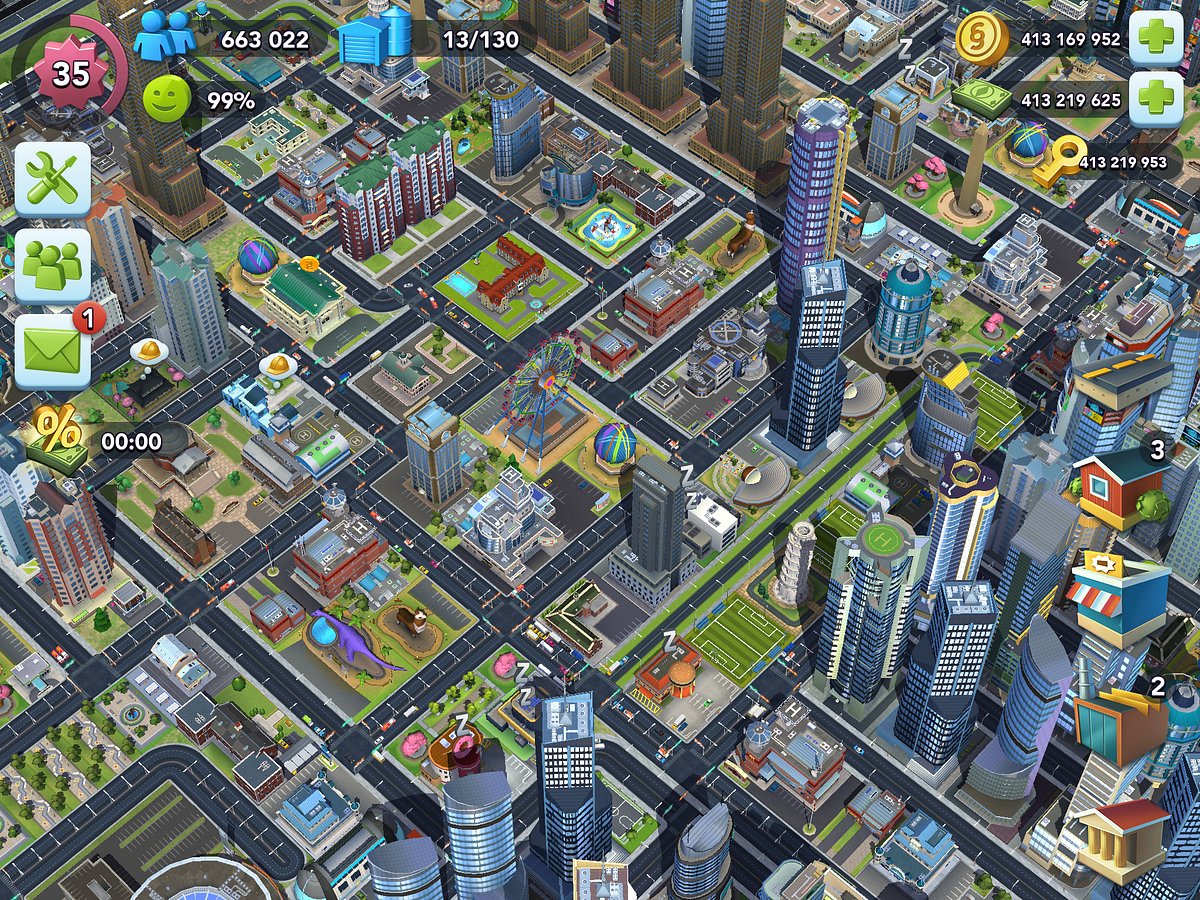Open the factory build menu
Viewport: 1200px width, 900px height.
1120,722
